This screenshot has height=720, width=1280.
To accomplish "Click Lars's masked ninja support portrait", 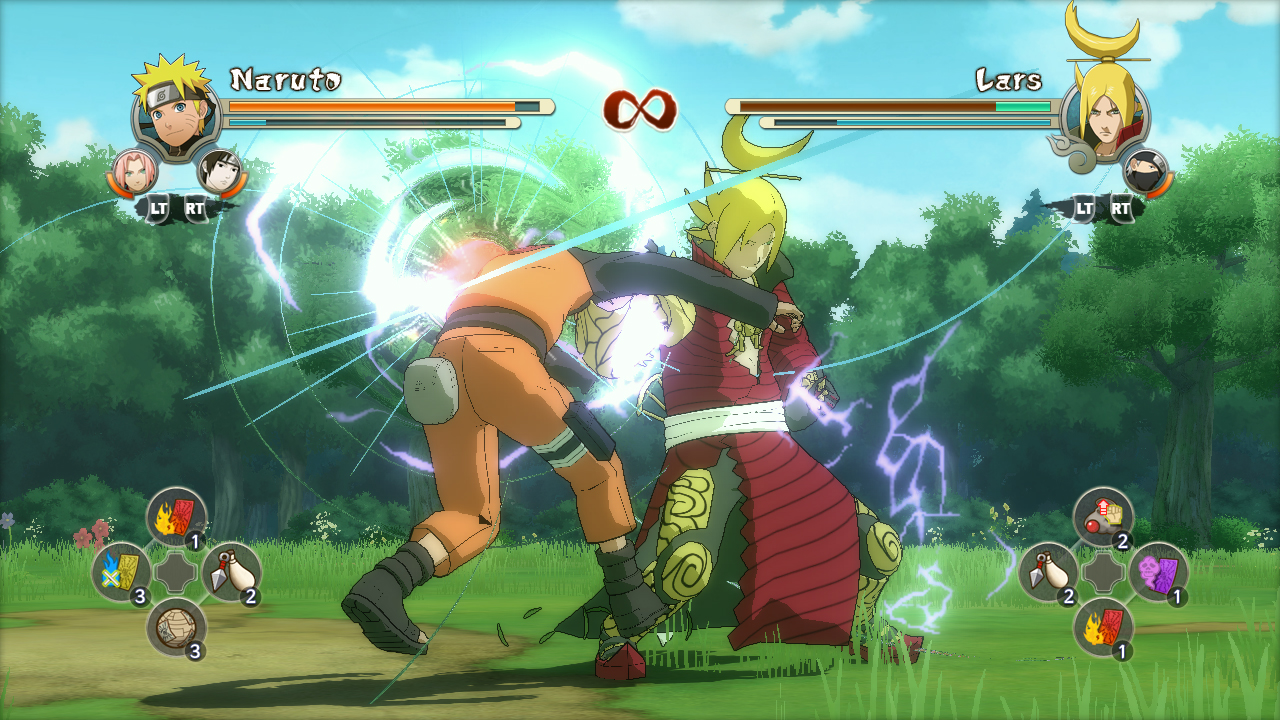I will pyautogui.click(x=1145, y=171).
